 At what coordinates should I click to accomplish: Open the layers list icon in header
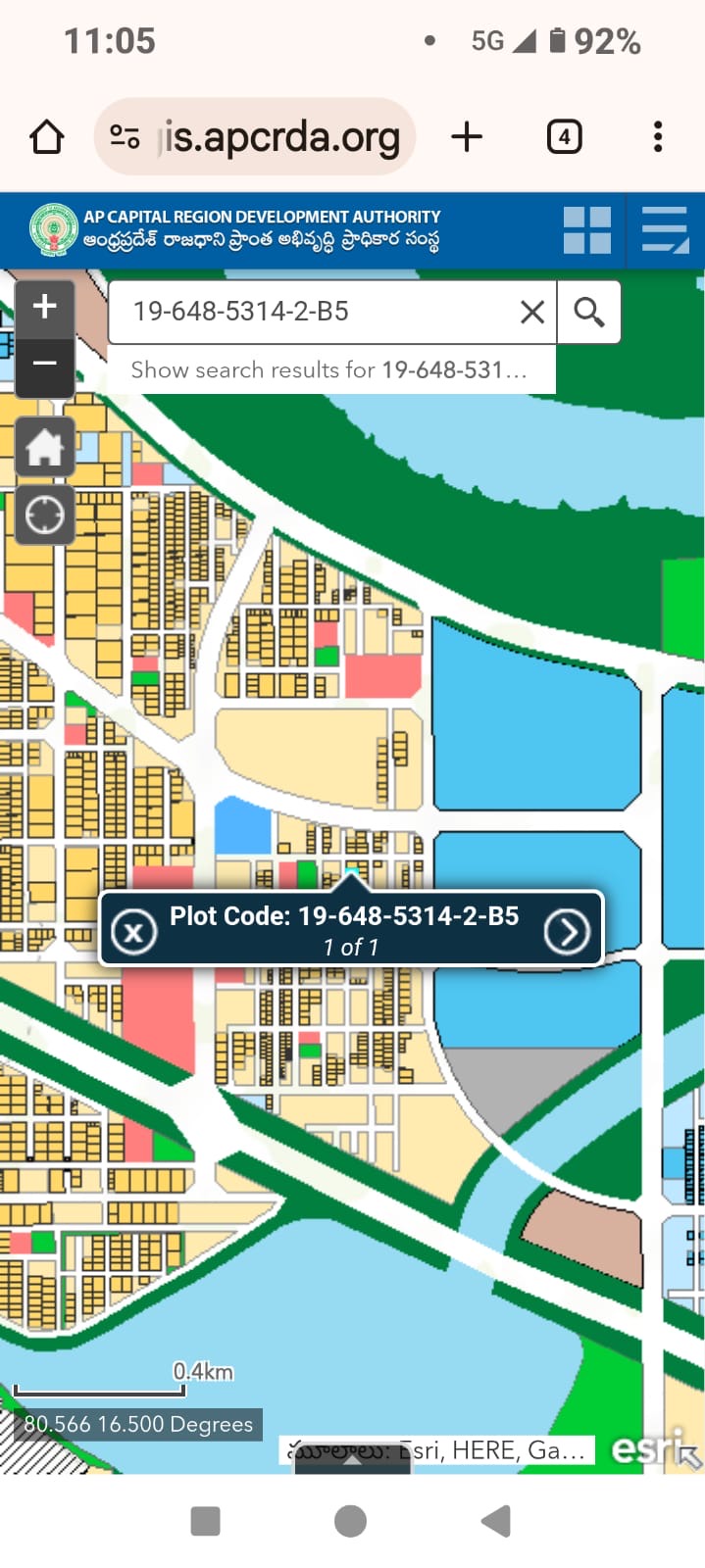666,230
